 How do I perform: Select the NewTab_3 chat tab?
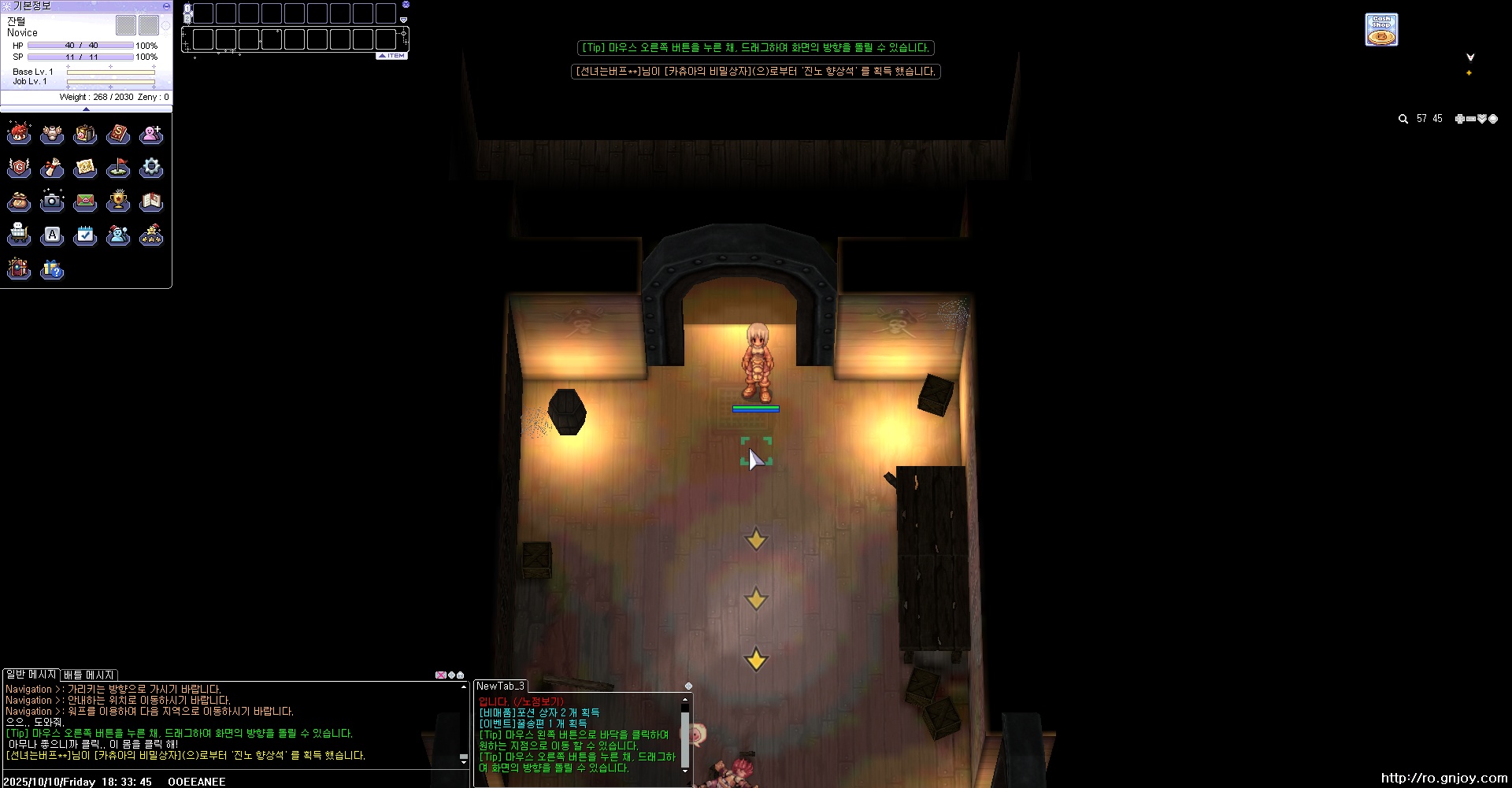[x=500, y=686]
